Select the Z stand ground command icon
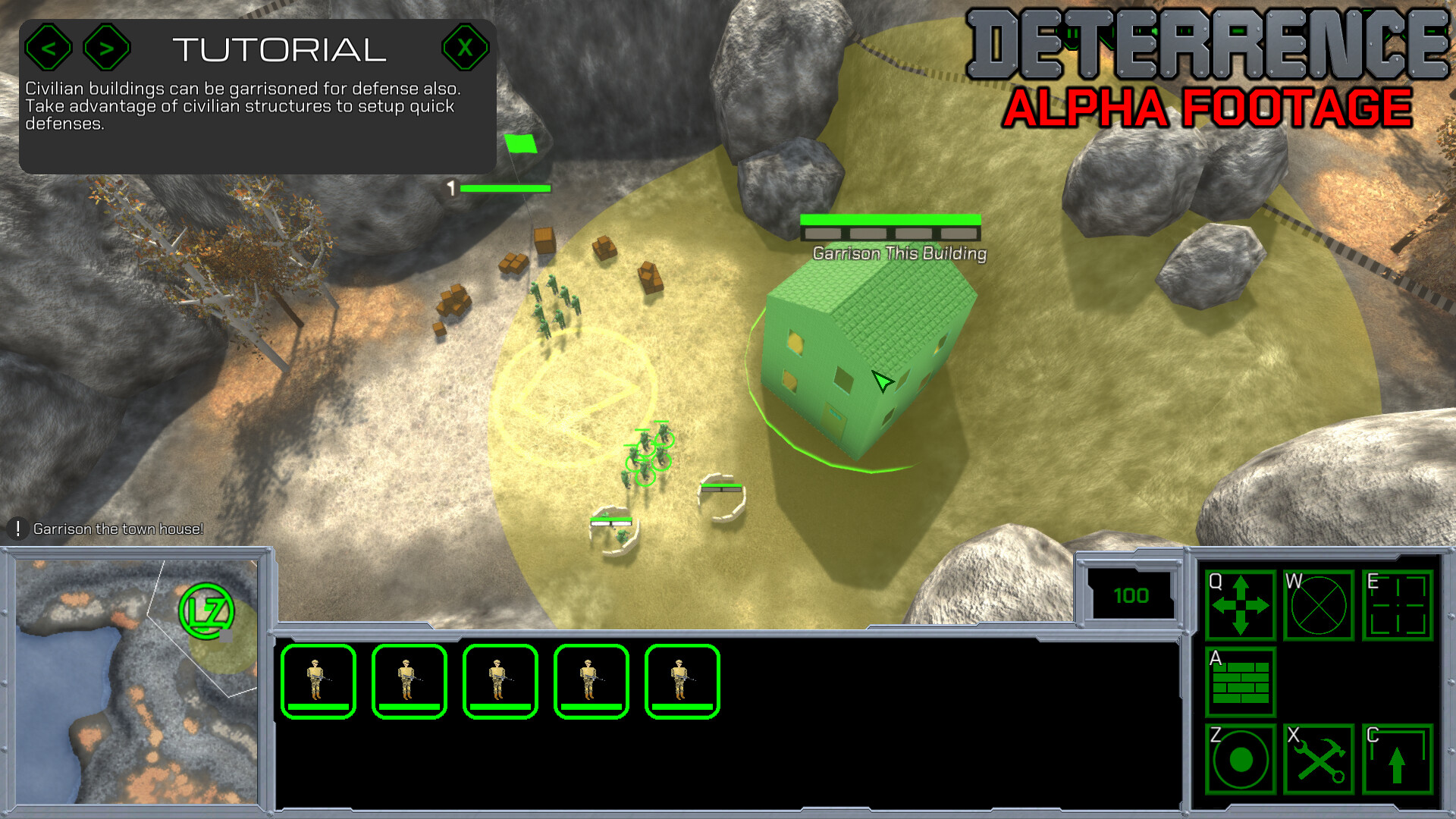This screenshot has height=819, width=1456. (1241, 761)
